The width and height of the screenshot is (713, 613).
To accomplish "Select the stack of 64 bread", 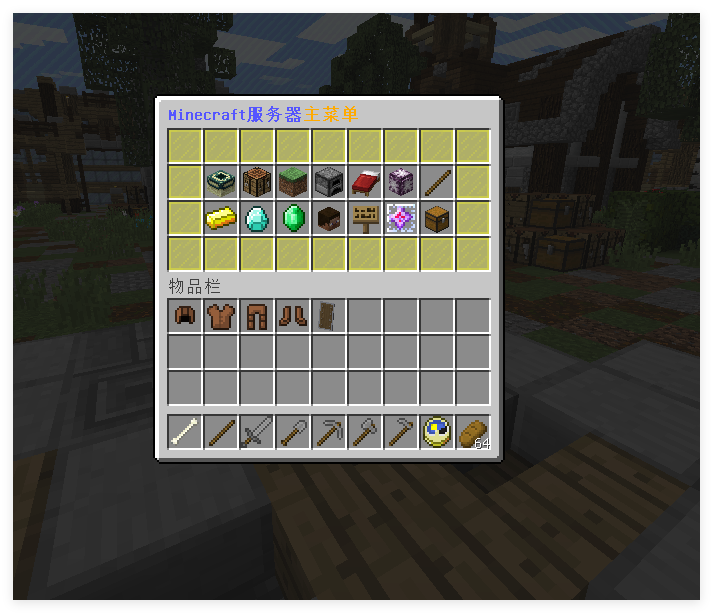I will coord(473,432).
